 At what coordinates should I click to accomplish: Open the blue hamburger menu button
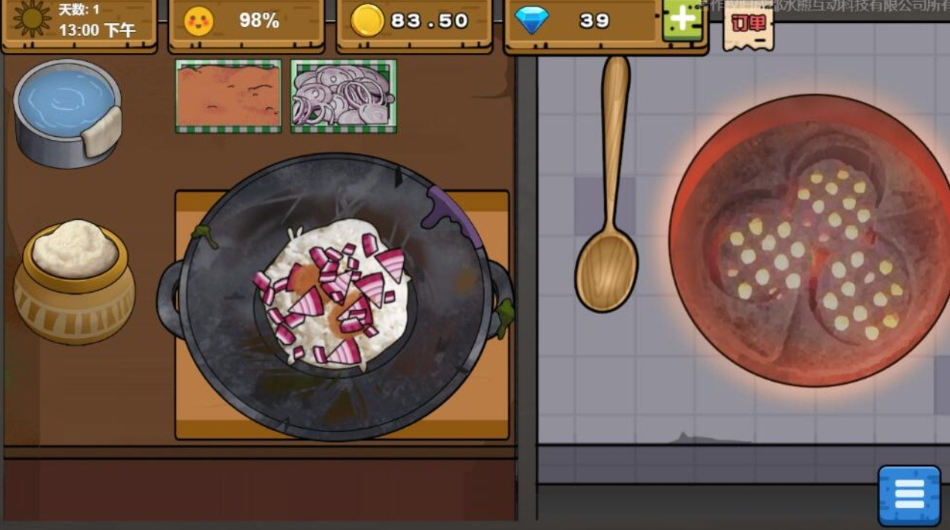click(x=909, y=495)
